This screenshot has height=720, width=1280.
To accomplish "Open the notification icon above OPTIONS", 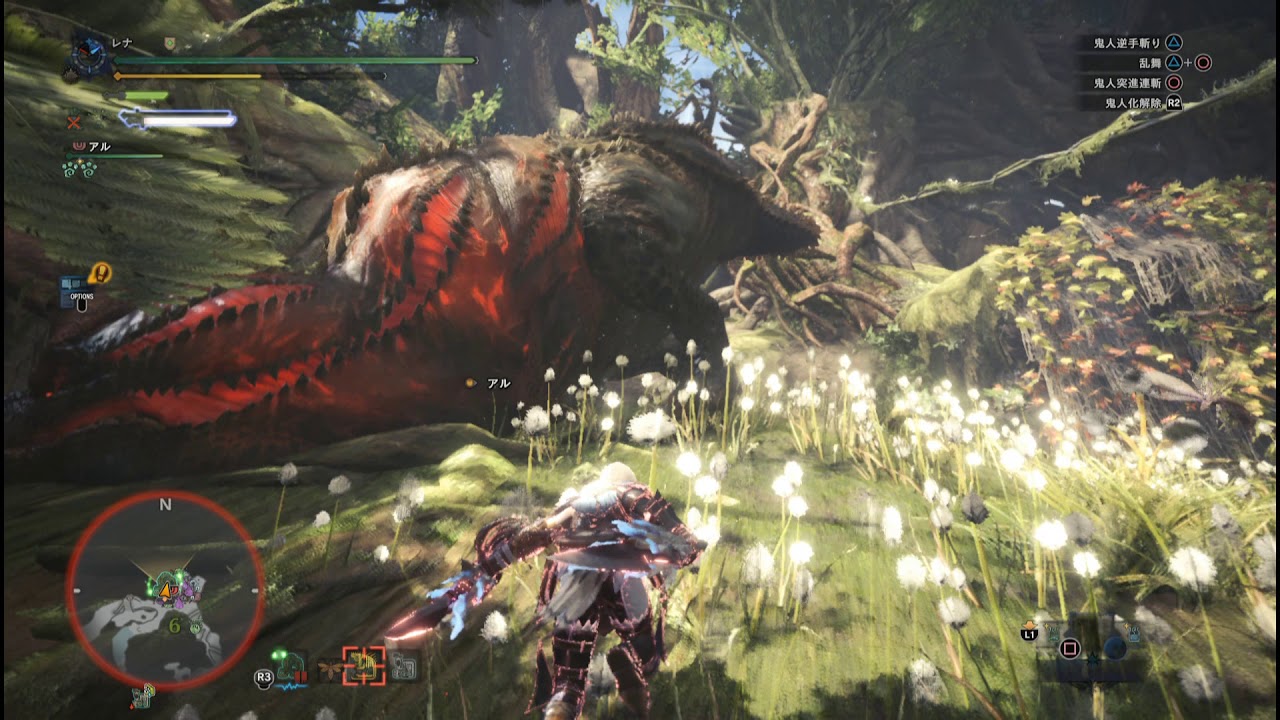I will tap(99, 272).
